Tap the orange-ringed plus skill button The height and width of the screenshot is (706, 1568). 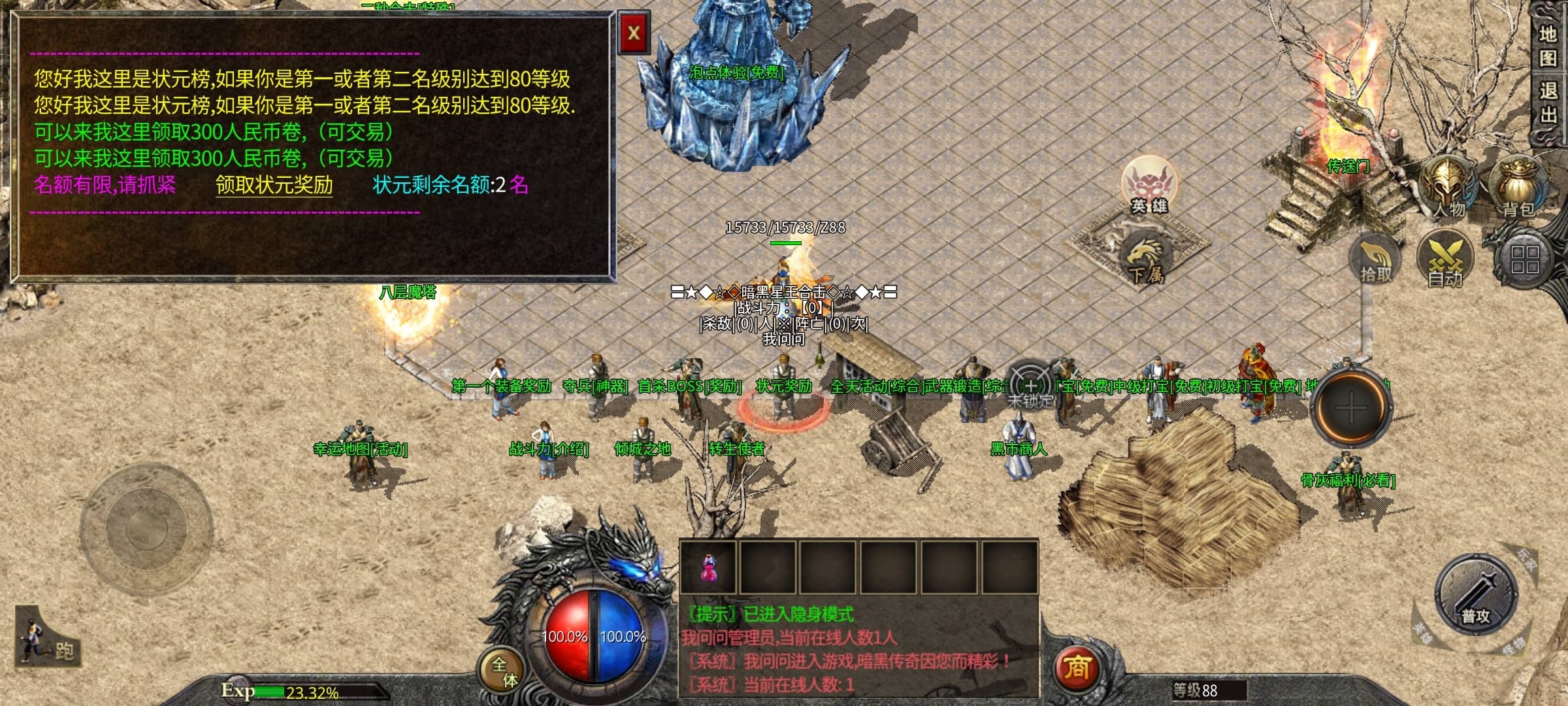tap(1351, 409)
